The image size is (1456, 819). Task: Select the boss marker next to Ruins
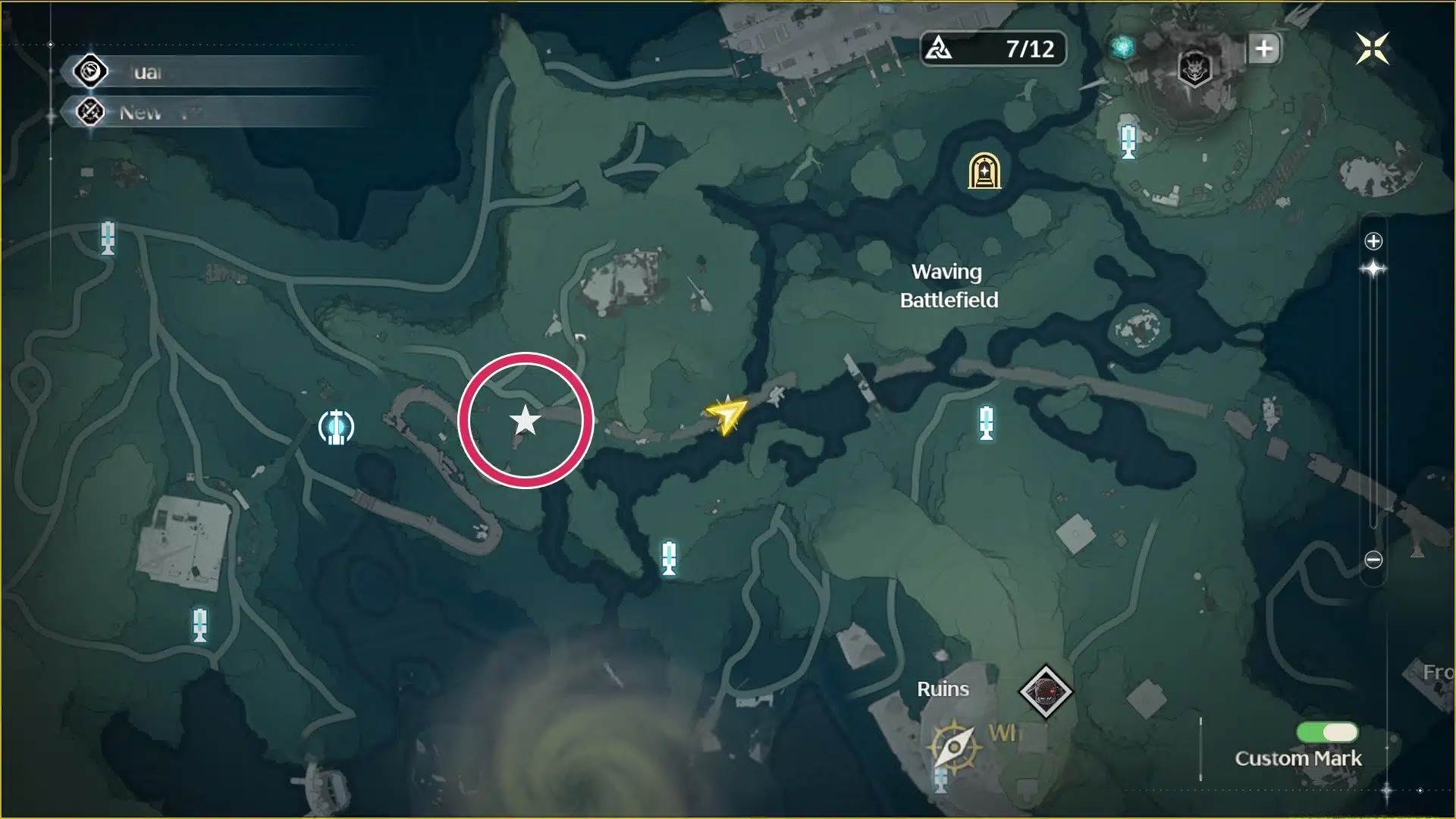click(x=1045, y=691)
